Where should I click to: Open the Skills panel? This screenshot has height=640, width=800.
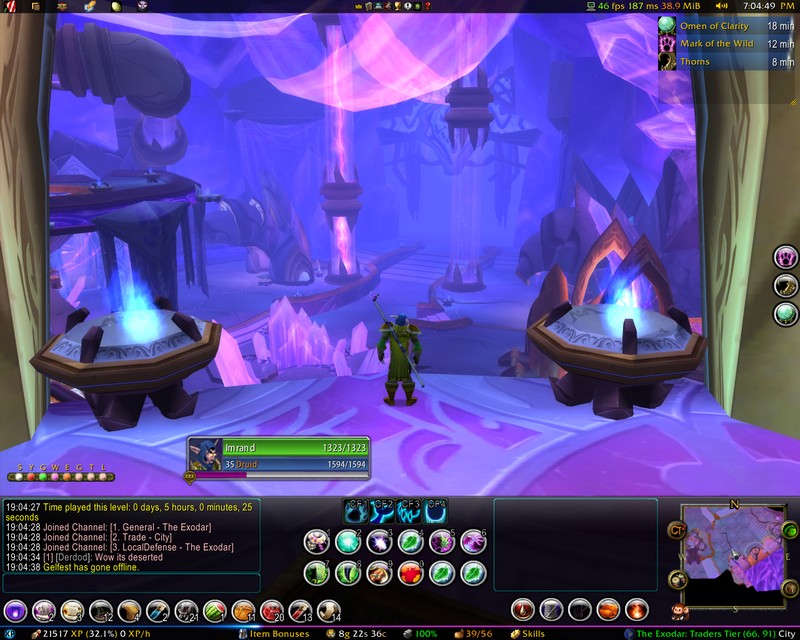pos(526,634)
